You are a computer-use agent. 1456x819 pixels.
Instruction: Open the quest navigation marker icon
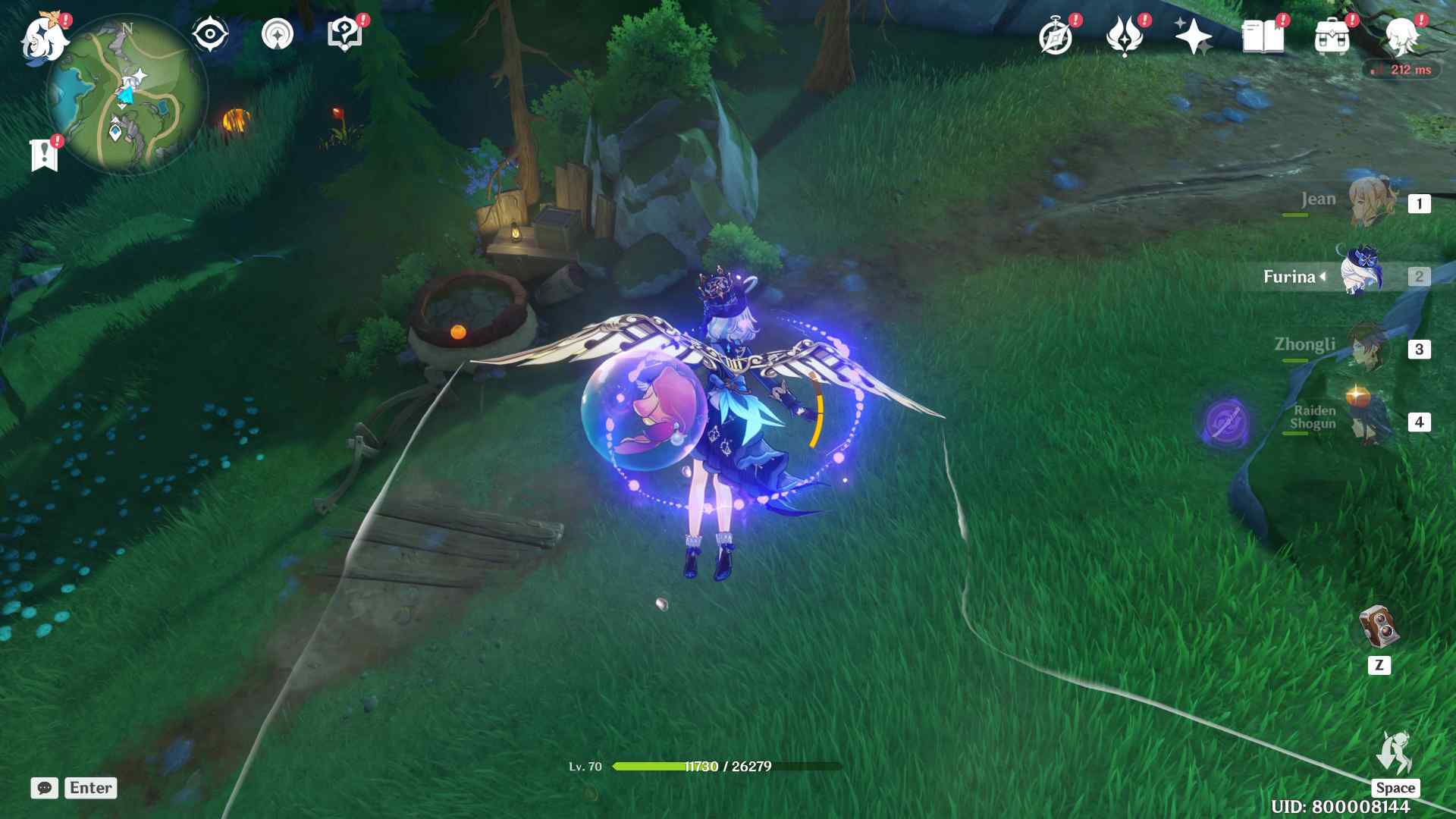point(278,35)
